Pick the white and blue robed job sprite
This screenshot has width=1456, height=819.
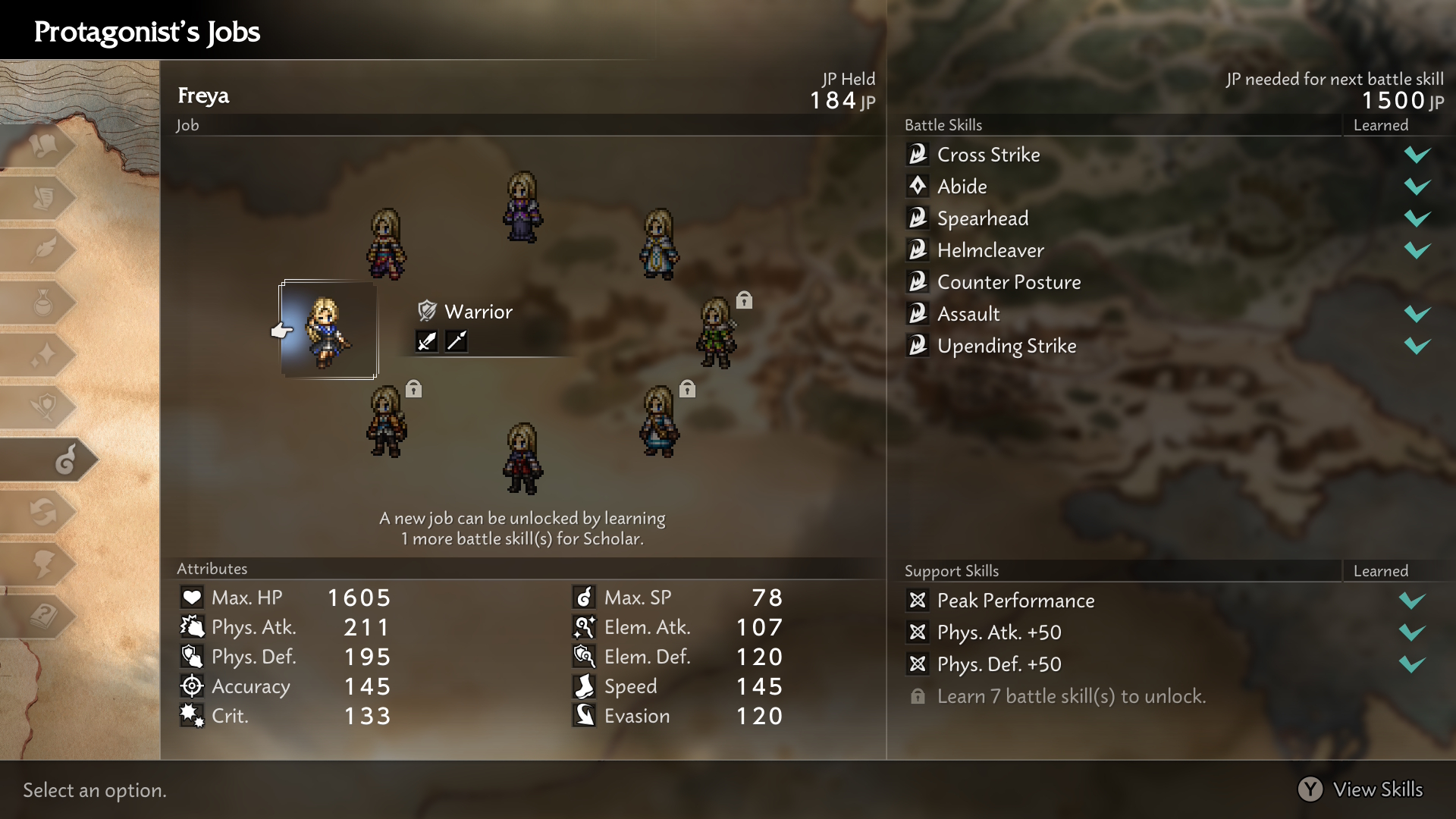(658, 244)
